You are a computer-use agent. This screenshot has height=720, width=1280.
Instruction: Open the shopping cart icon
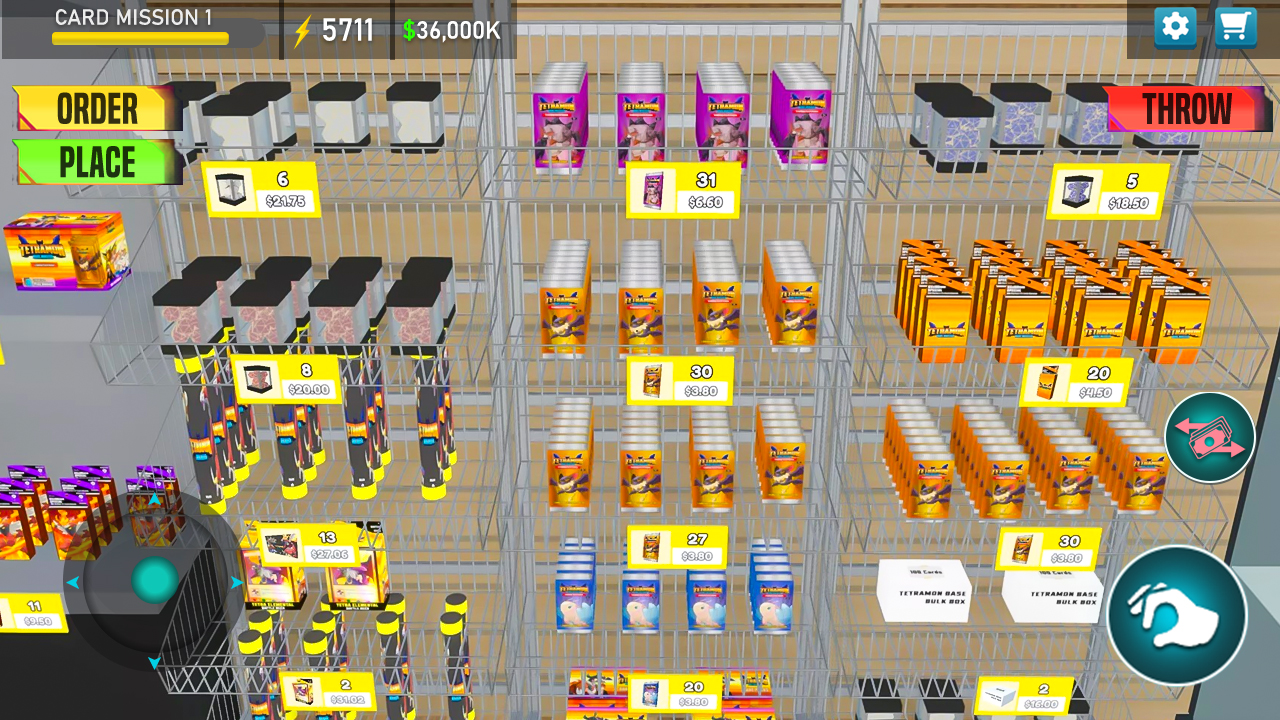pos(1235,27)
